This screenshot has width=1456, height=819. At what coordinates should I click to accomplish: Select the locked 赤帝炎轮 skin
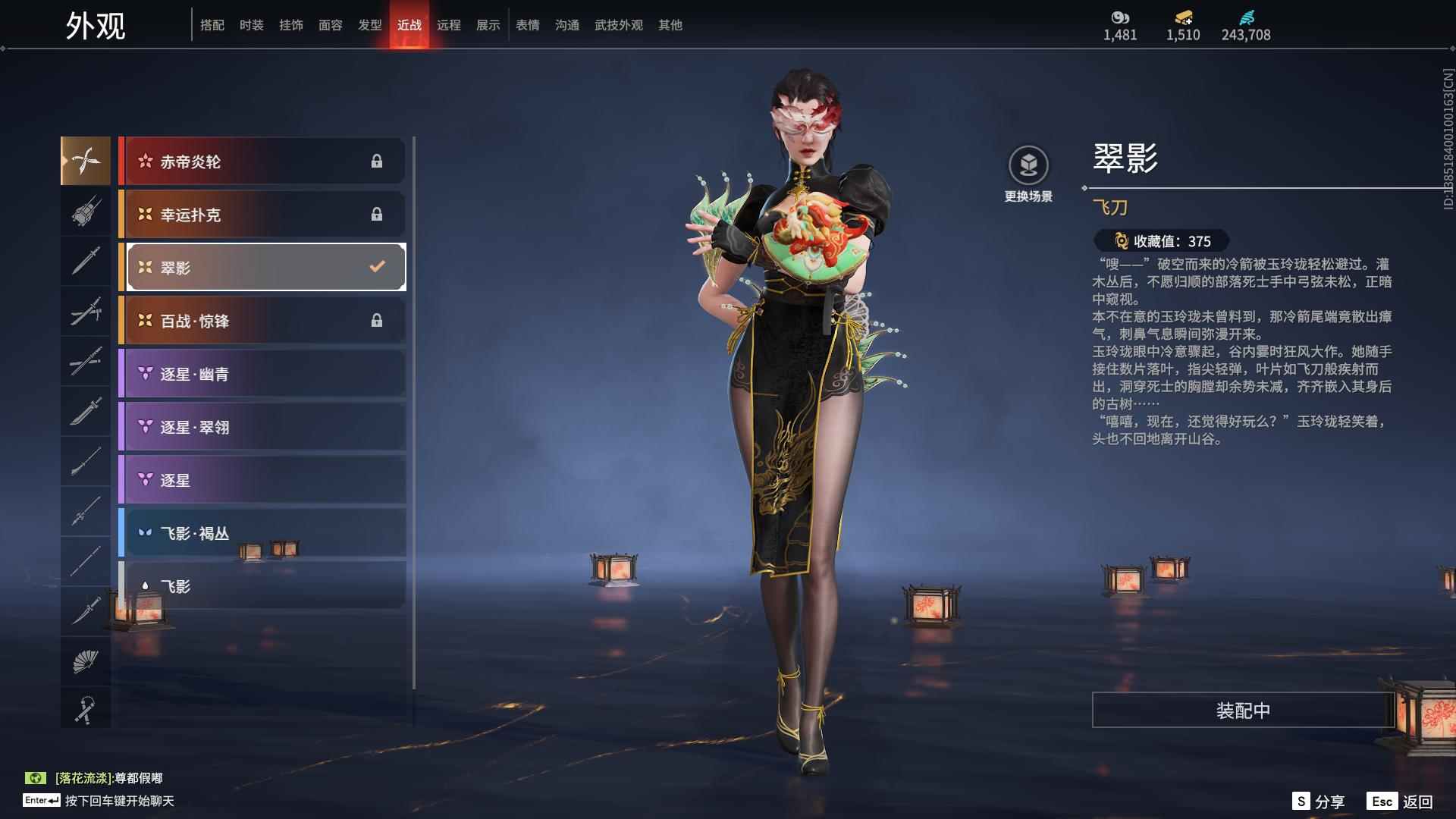coord(262,161)
